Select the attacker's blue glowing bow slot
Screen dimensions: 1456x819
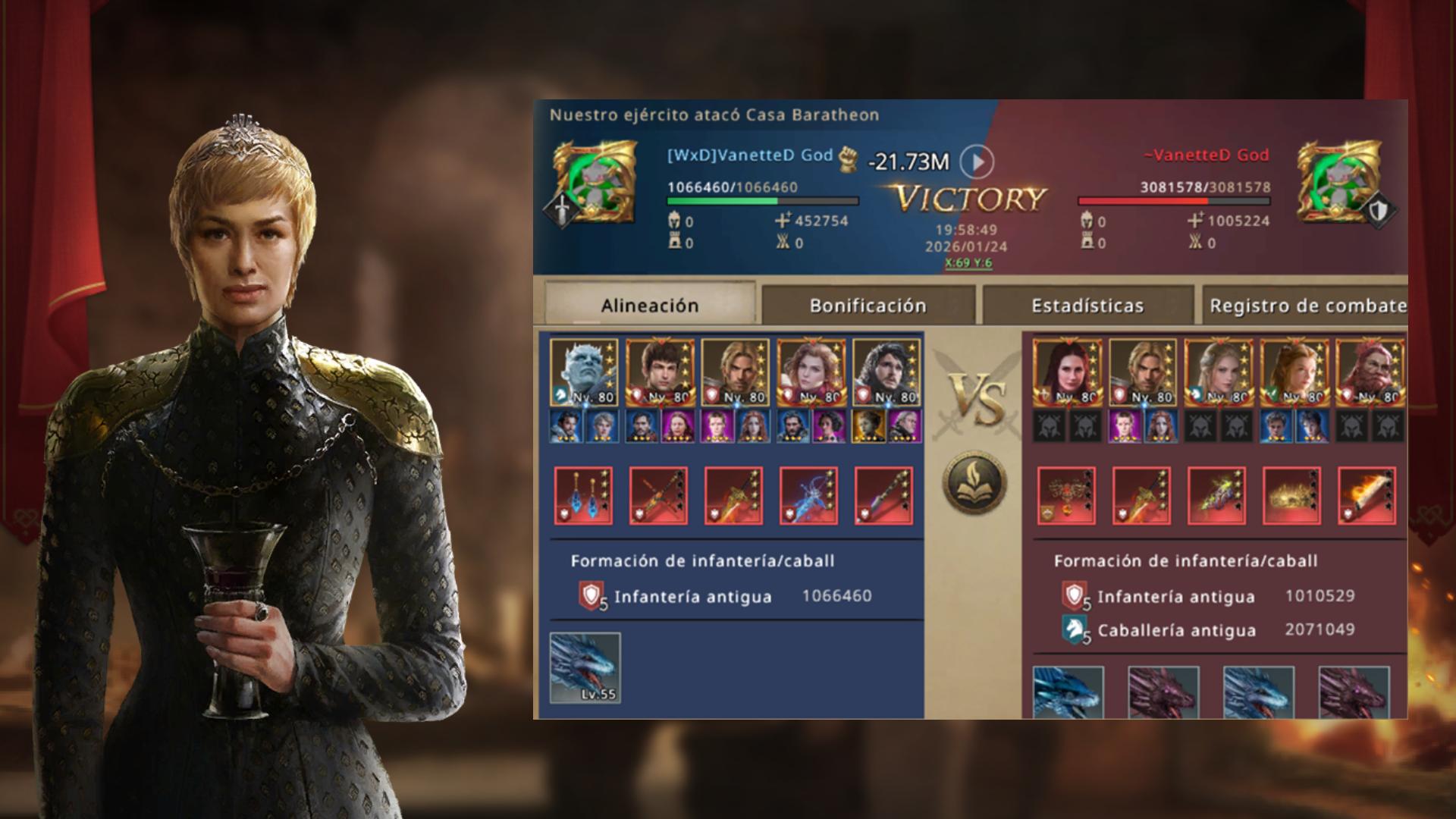(808, 495)
